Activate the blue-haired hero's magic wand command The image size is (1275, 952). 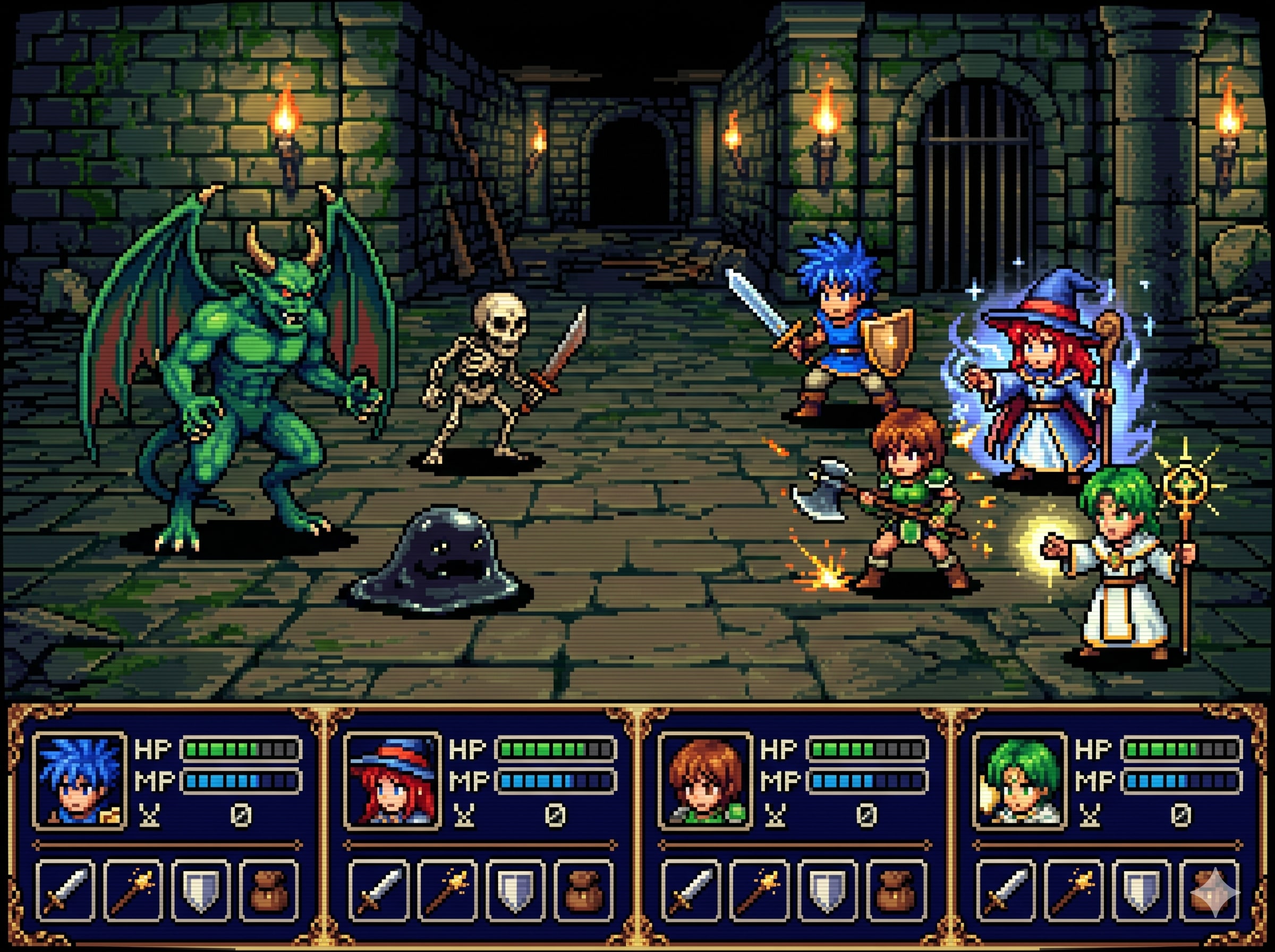[133, 890]
